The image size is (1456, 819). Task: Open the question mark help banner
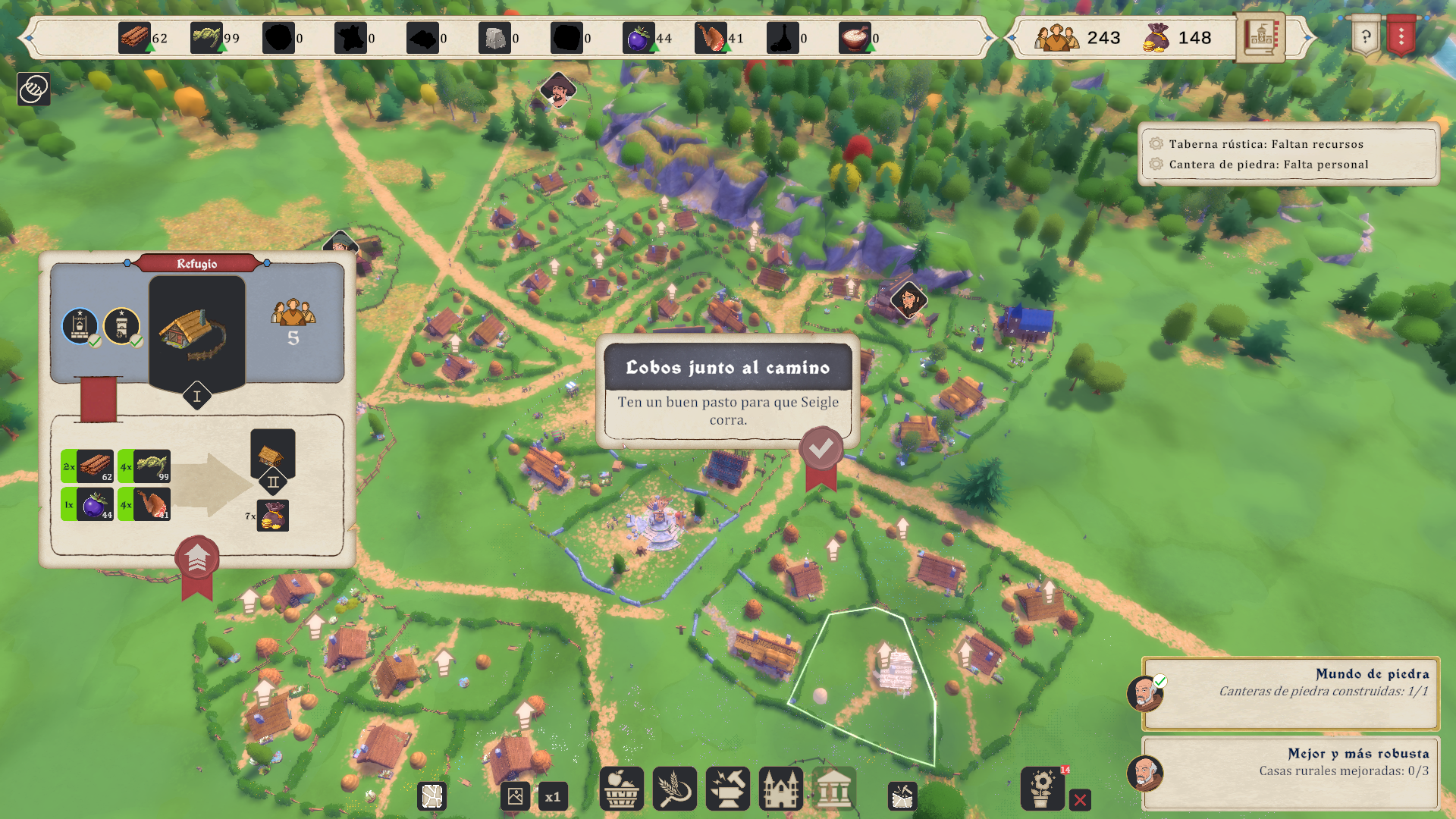point(1365,36)
